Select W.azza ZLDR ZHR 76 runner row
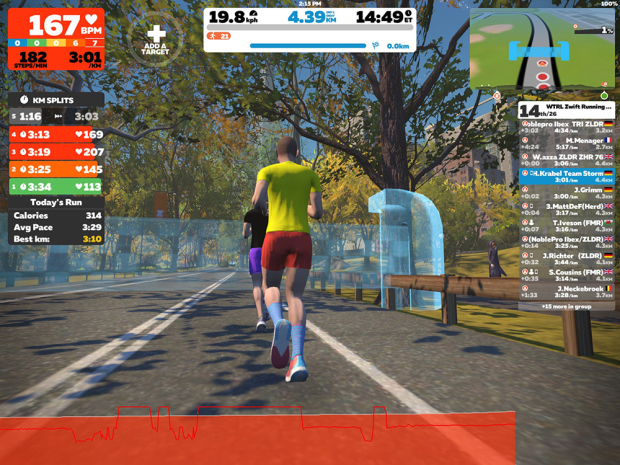 click(x=566, y=158)
